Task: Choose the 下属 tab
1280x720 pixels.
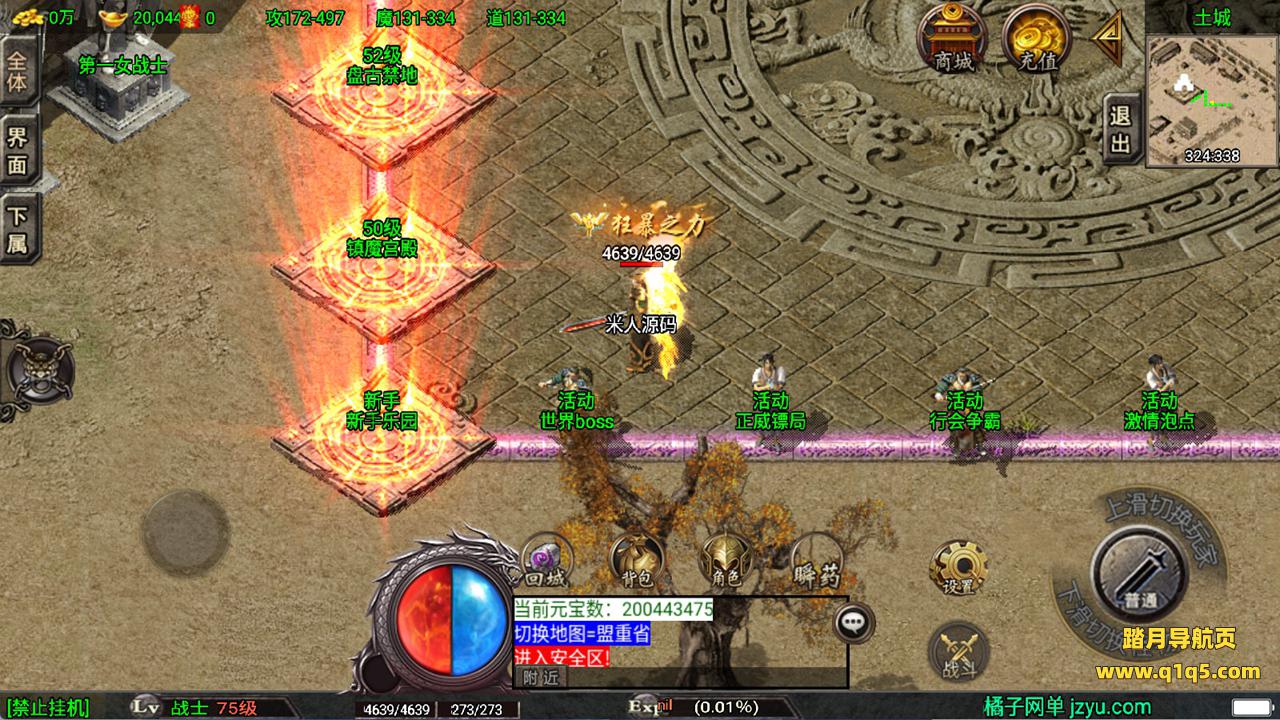Action: point(18,229)
